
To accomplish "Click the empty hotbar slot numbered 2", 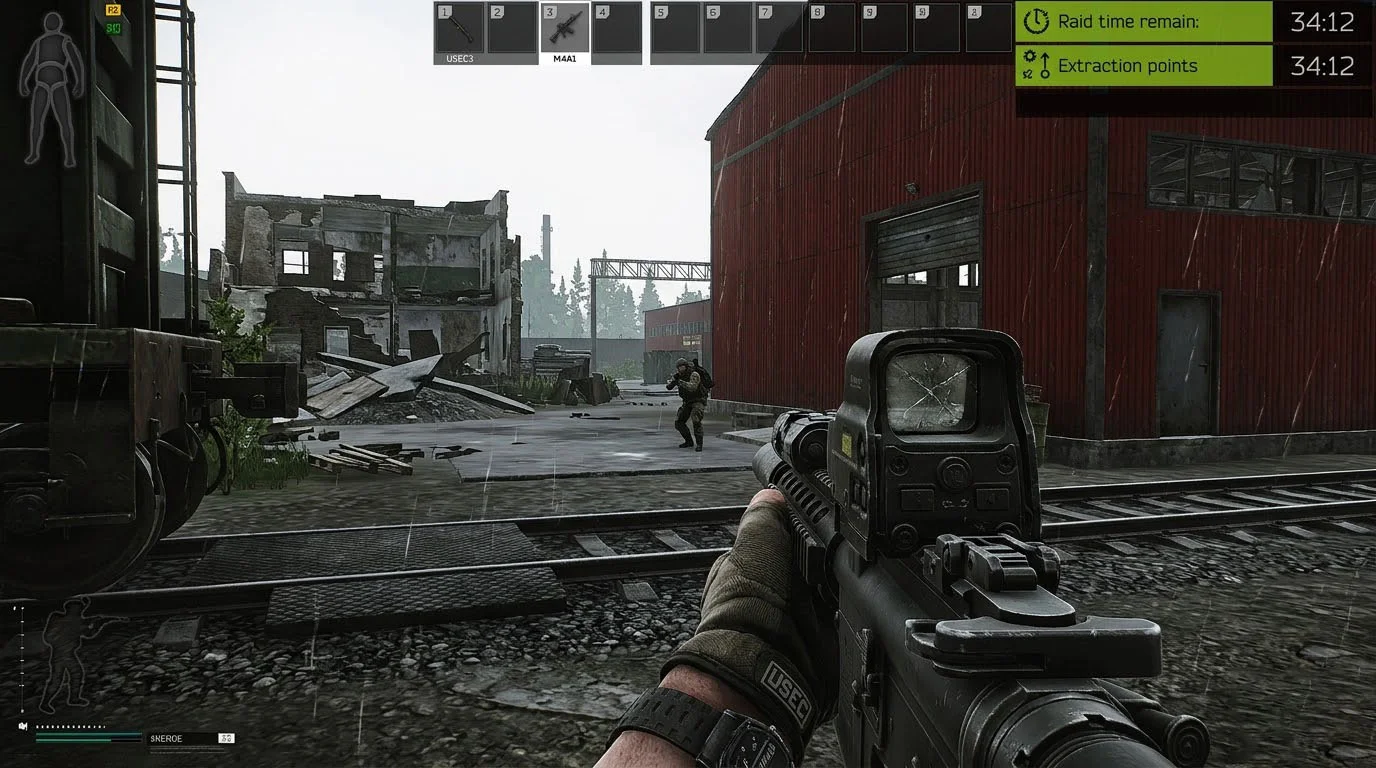I will pyautogui.click(x=512, y=28).
